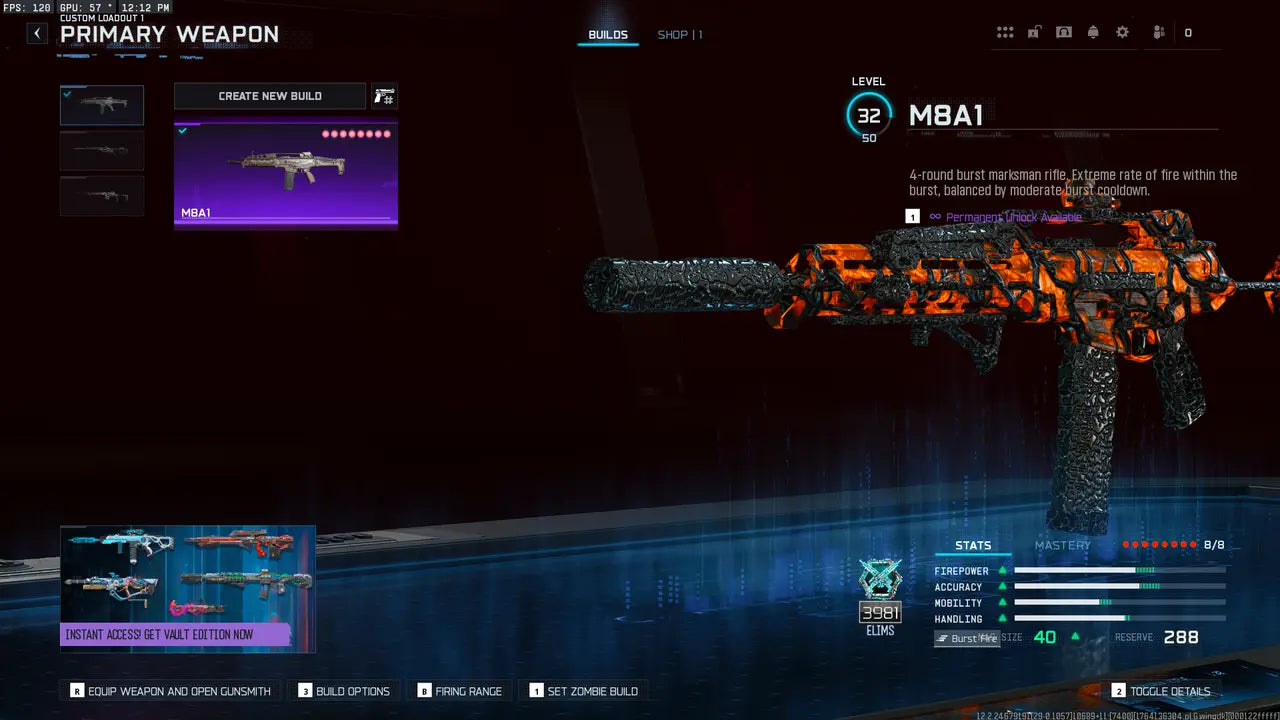Click the screenshot/capture icon in top bar
Image resolution: width=1280 pixels, height=720 pixels.
point(1063,31)
